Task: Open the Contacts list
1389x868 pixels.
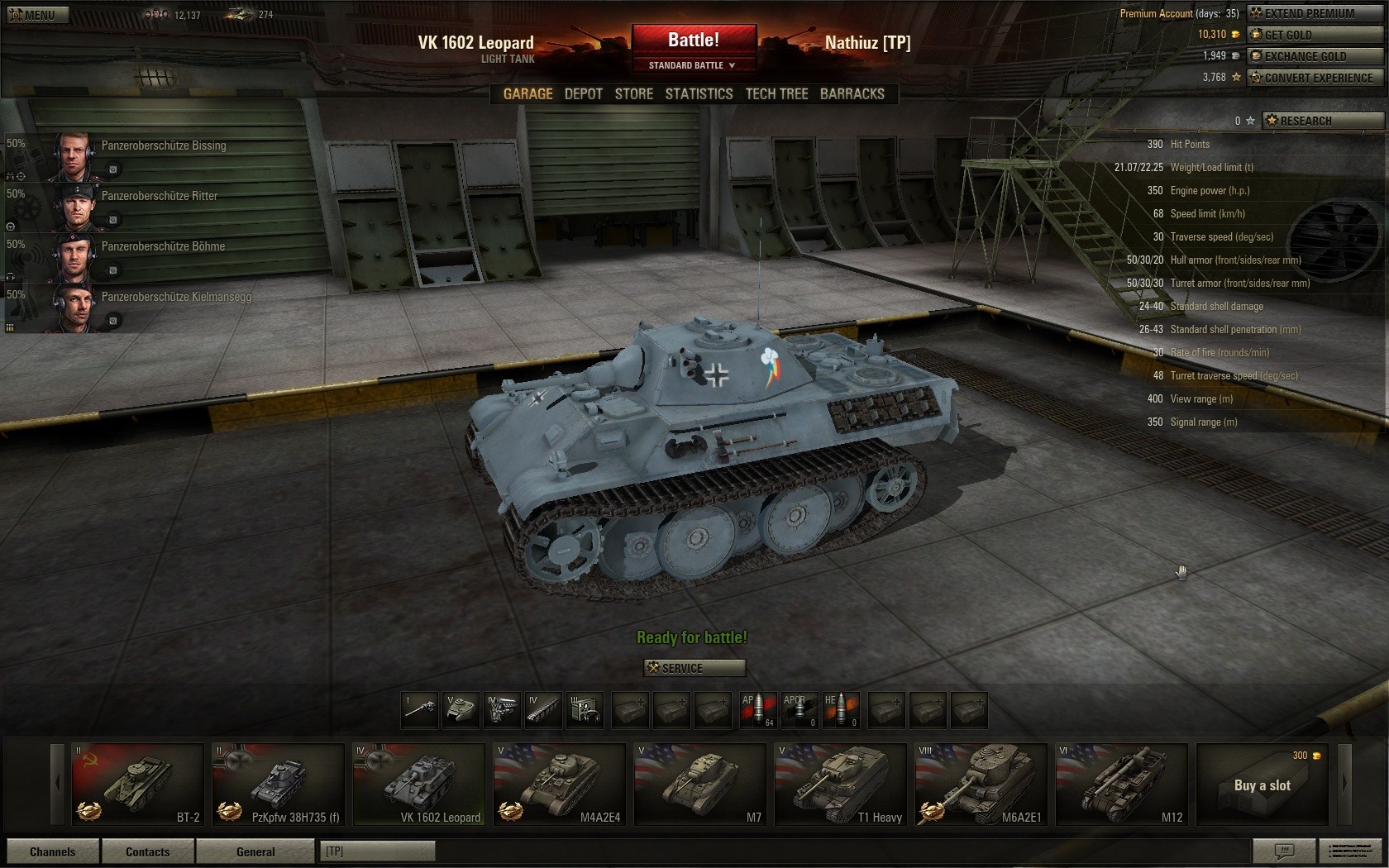Action: (x=147, y=851)
